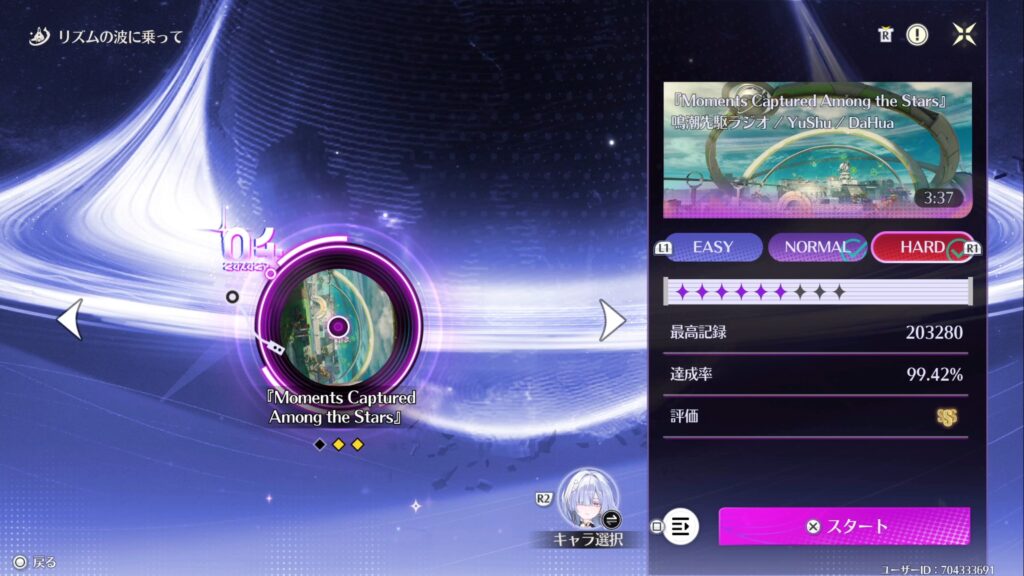Start the song with the スタート button

(844, 526)
